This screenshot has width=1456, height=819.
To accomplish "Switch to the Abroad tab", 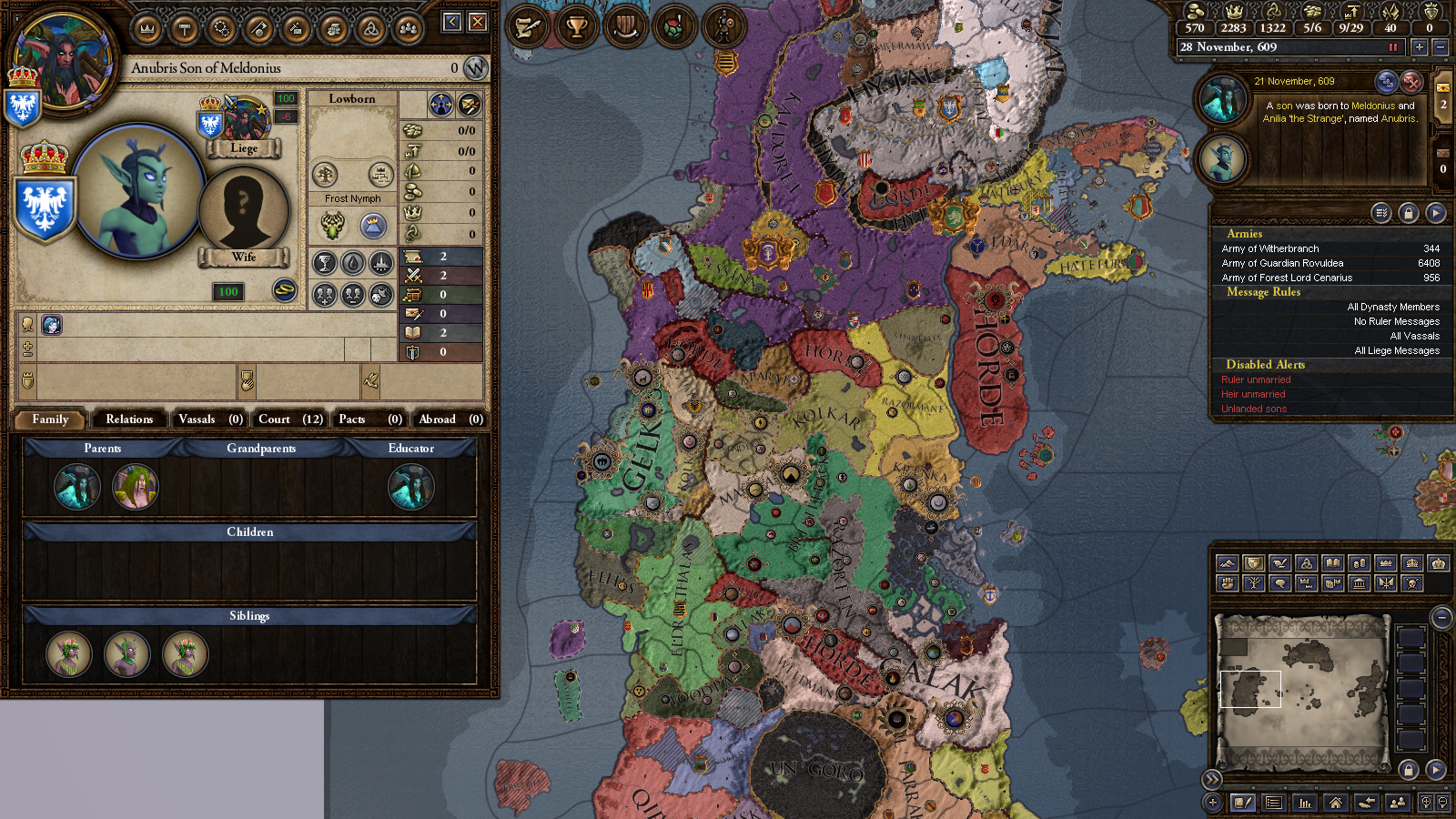I will pos(450,420).
